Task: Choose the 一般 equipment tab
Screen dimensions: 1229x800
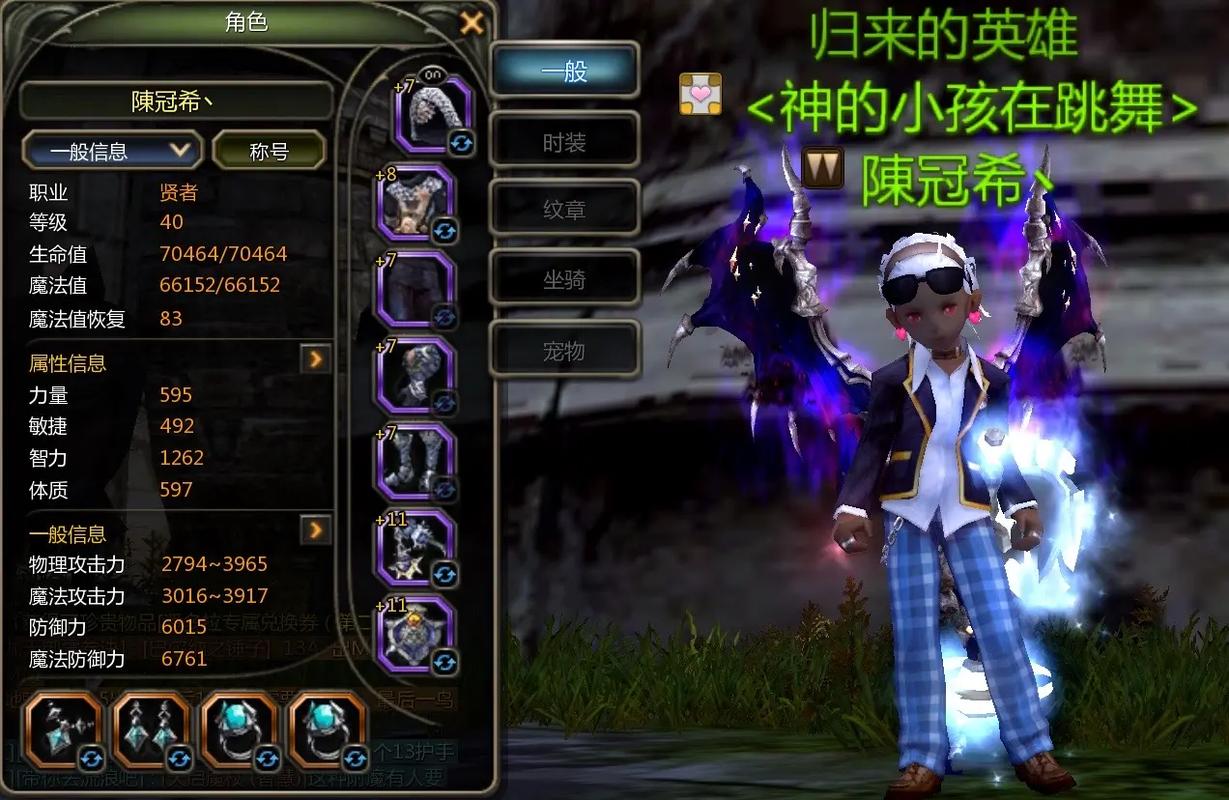Action: [564, 72]
